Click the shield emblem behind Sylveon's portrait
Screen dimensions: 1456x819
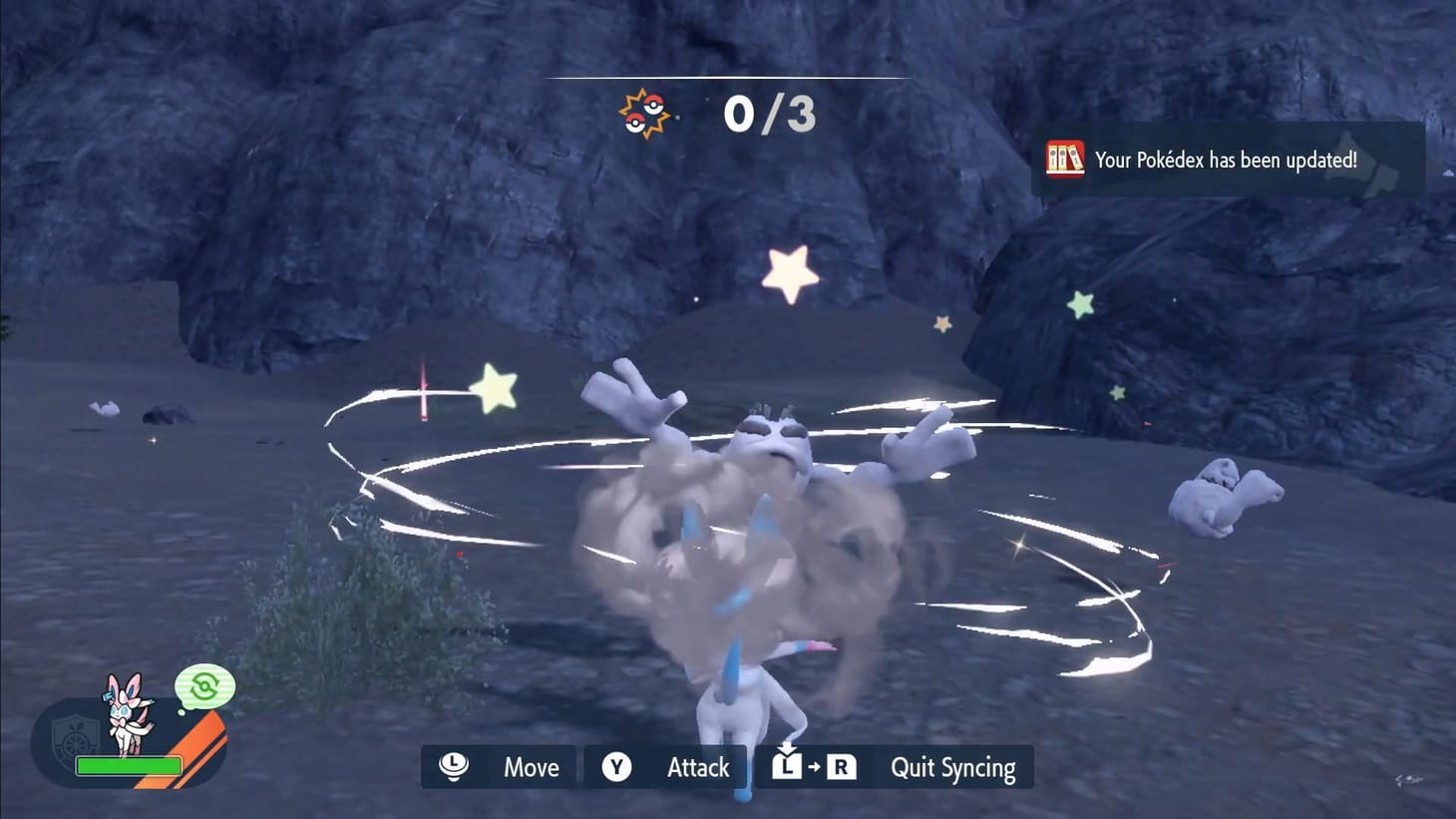tap(76, 739)
